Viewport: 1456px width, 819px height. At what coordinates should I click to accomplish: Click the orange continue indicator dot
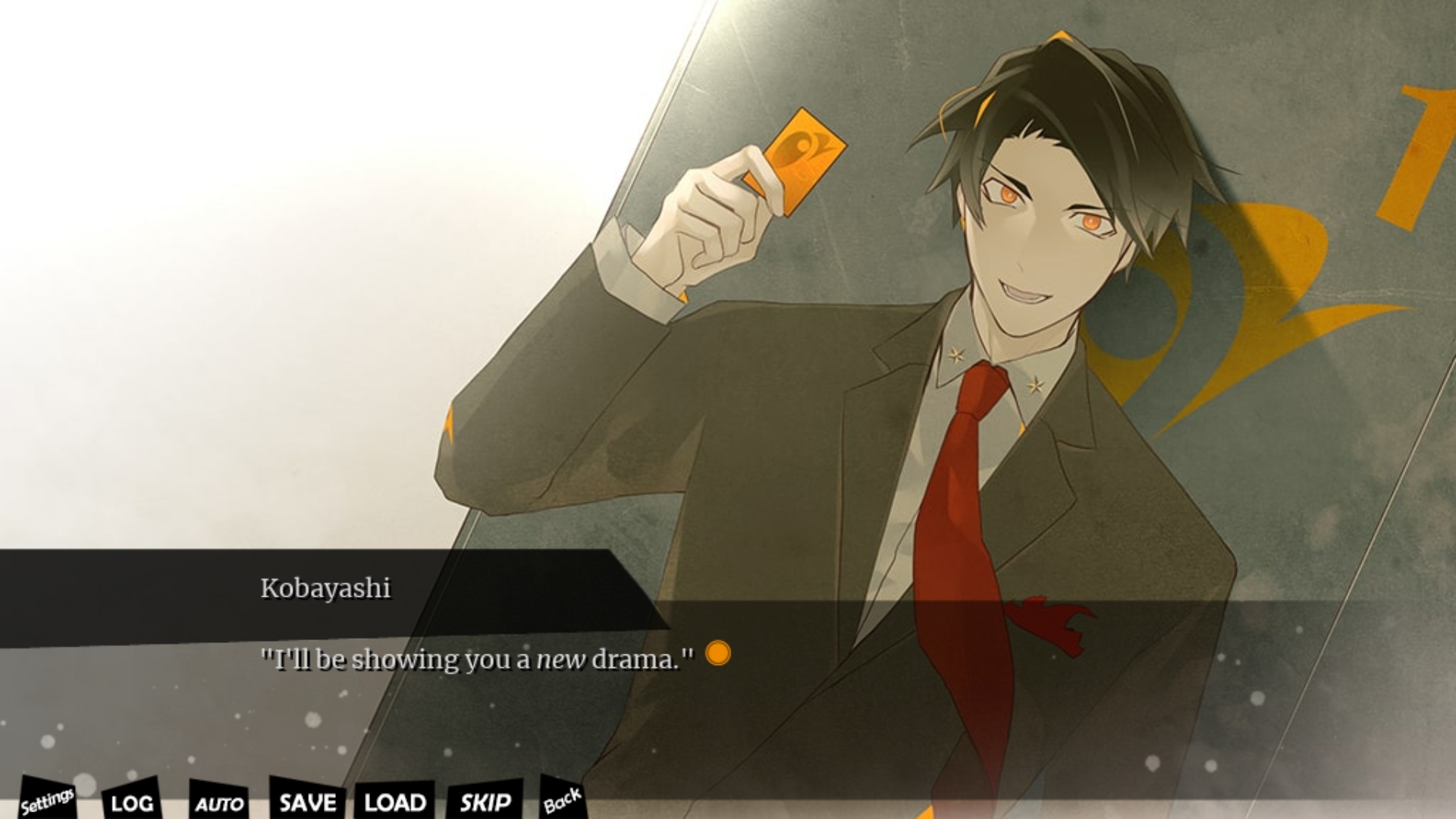(x=717, y=653)
